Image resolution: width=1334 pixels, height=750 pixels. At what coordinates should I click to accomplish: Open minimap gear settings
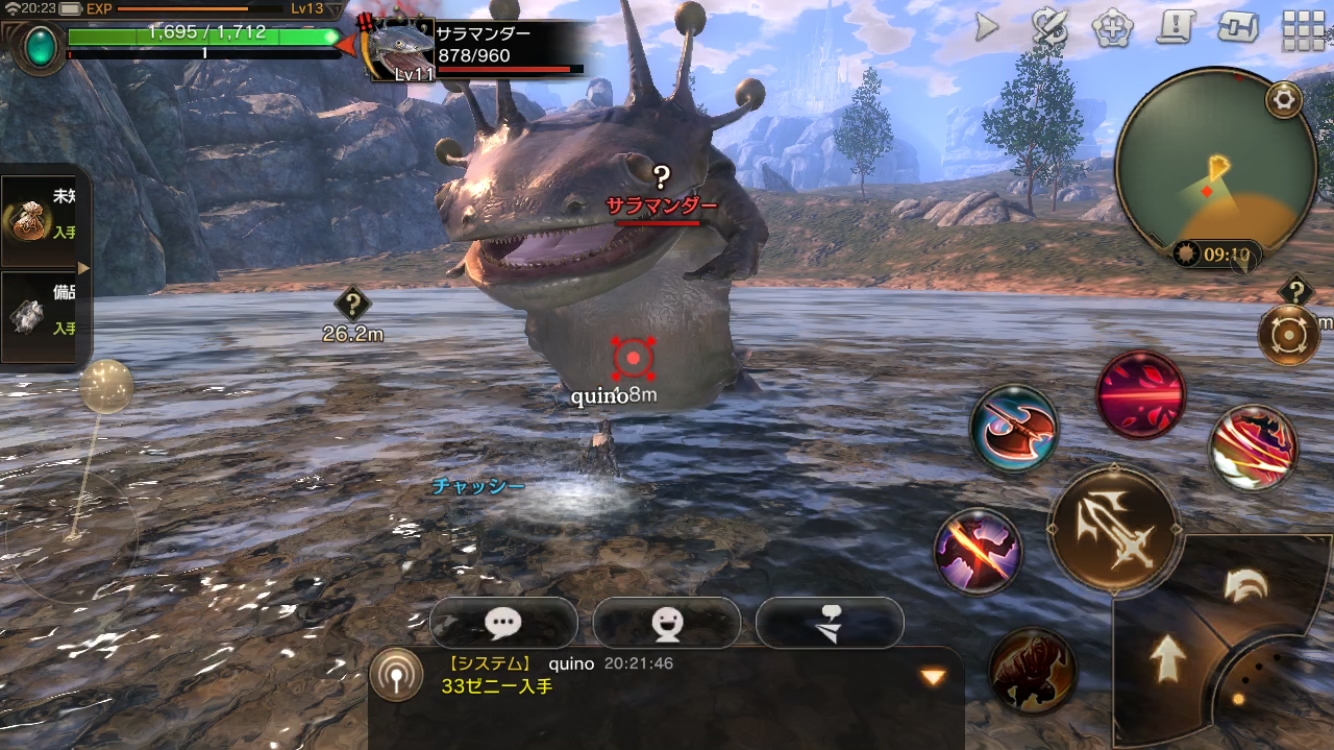[1284, 100]
